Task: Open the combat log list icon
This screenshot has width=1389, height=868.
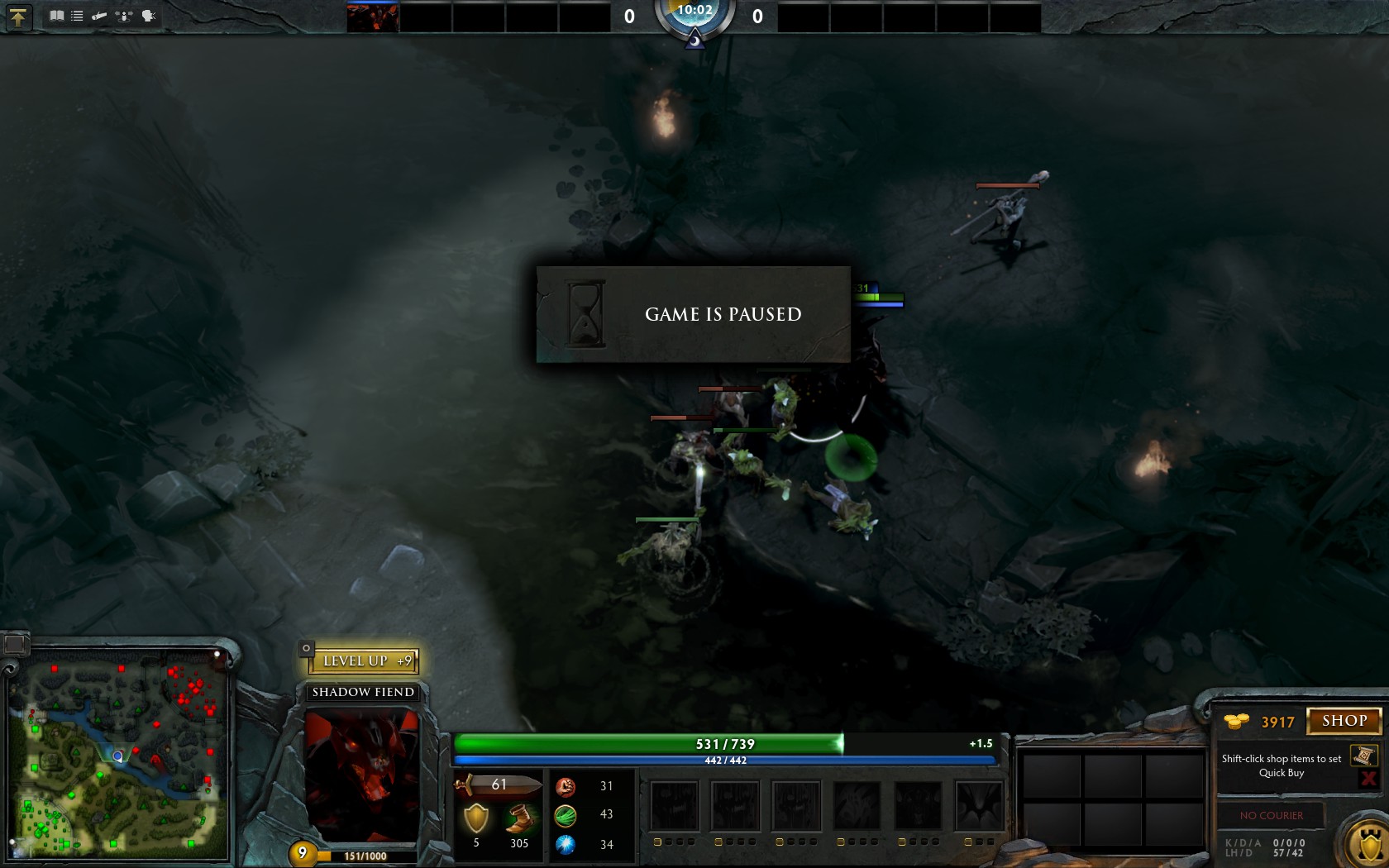Action: [x=77, y=15]
